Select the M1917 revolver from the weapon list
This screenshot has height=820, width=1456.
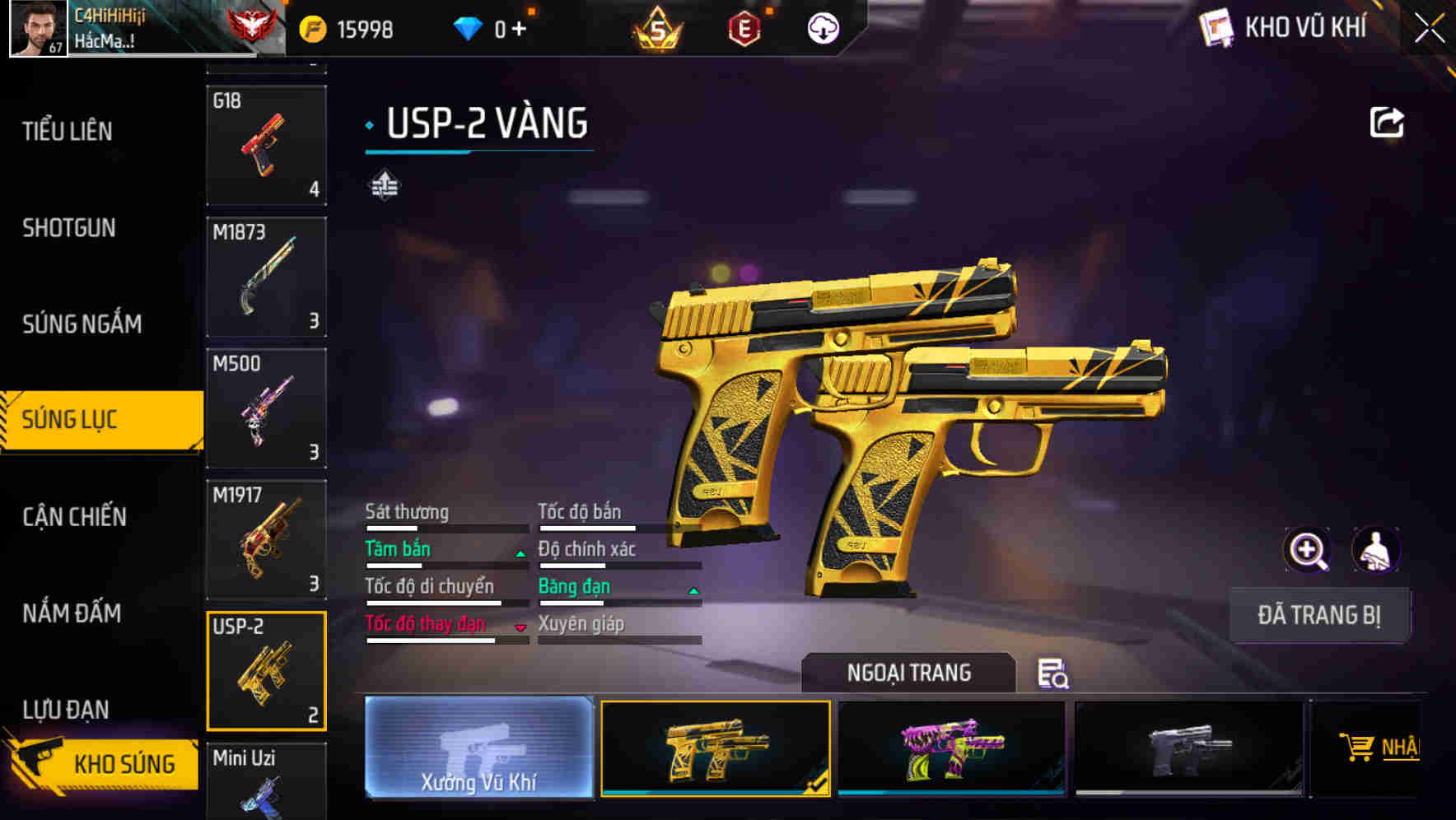click(266, 539)
